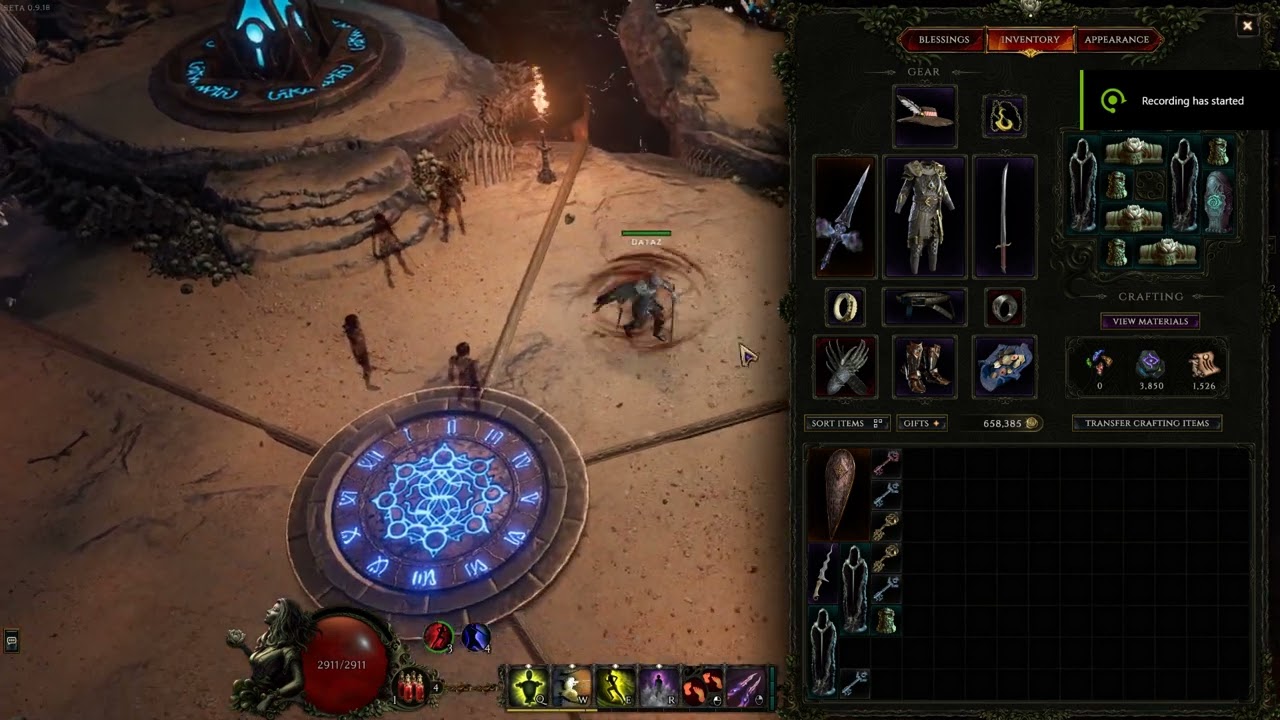Open View Materials
Image resolution: width=1280 pixels, height=720 pixels.
(1150, 321)
